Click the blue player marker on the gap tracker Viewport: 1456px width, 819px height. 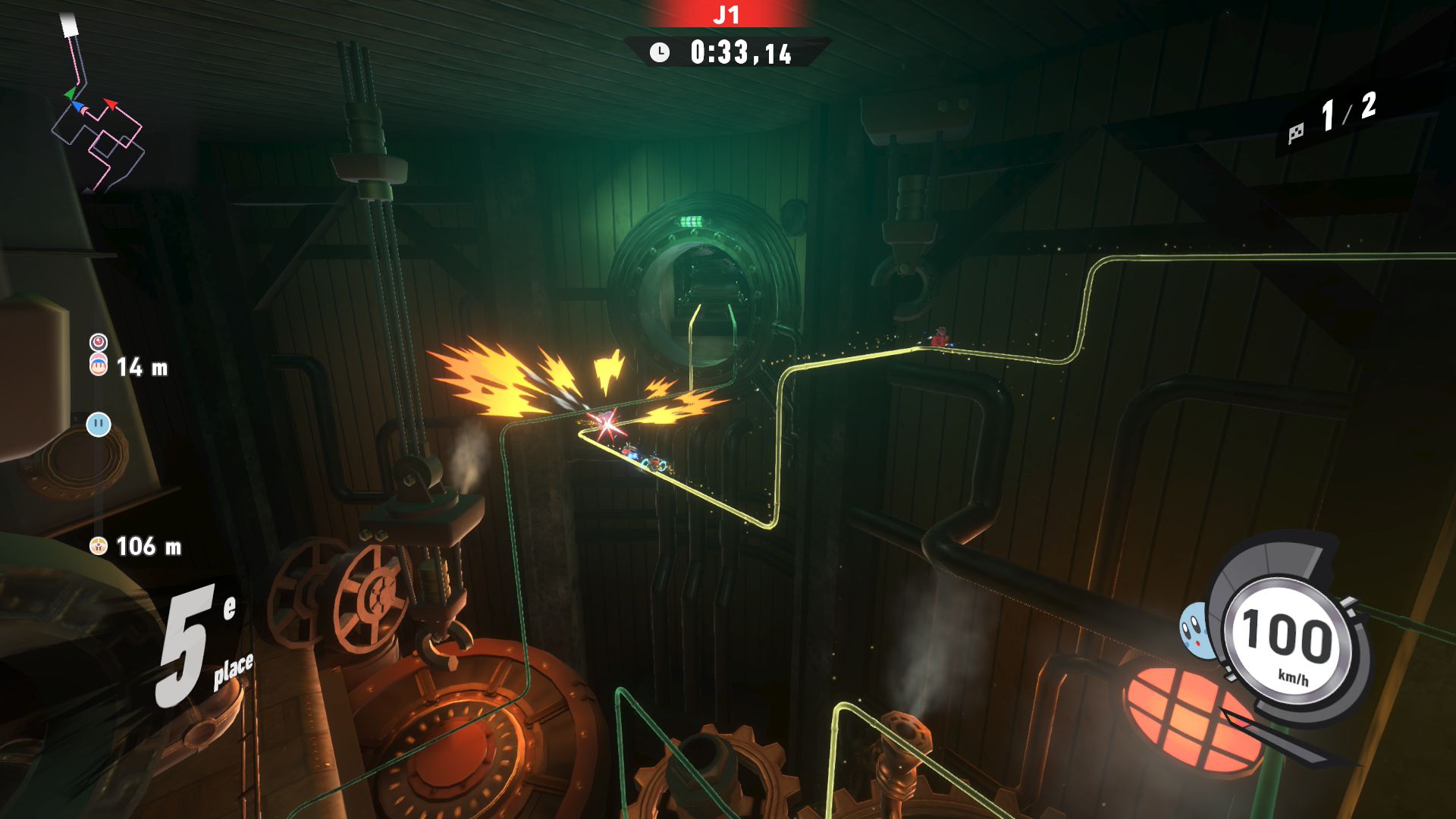click(99, 424)
